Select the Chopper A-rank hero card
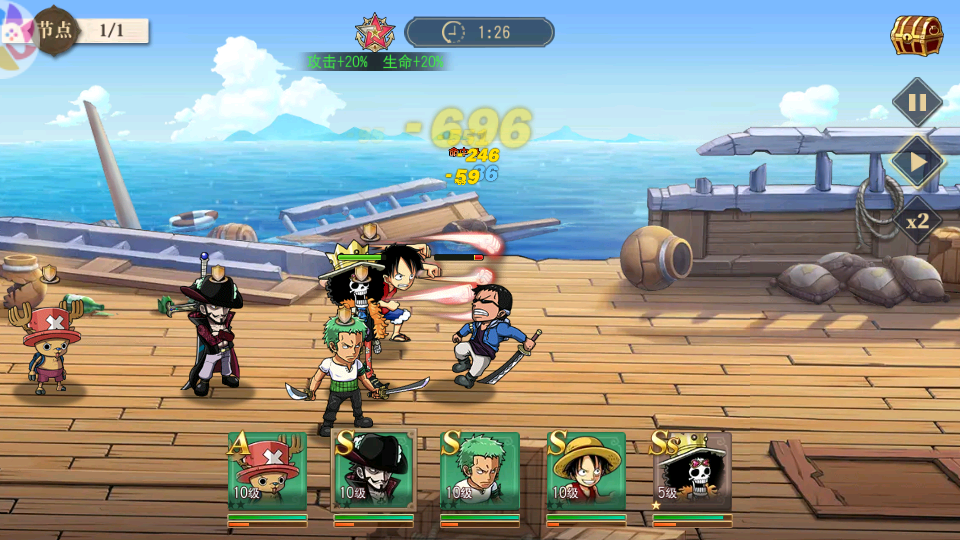The width and height of the screenshot is (960, 540). (267, 472)
